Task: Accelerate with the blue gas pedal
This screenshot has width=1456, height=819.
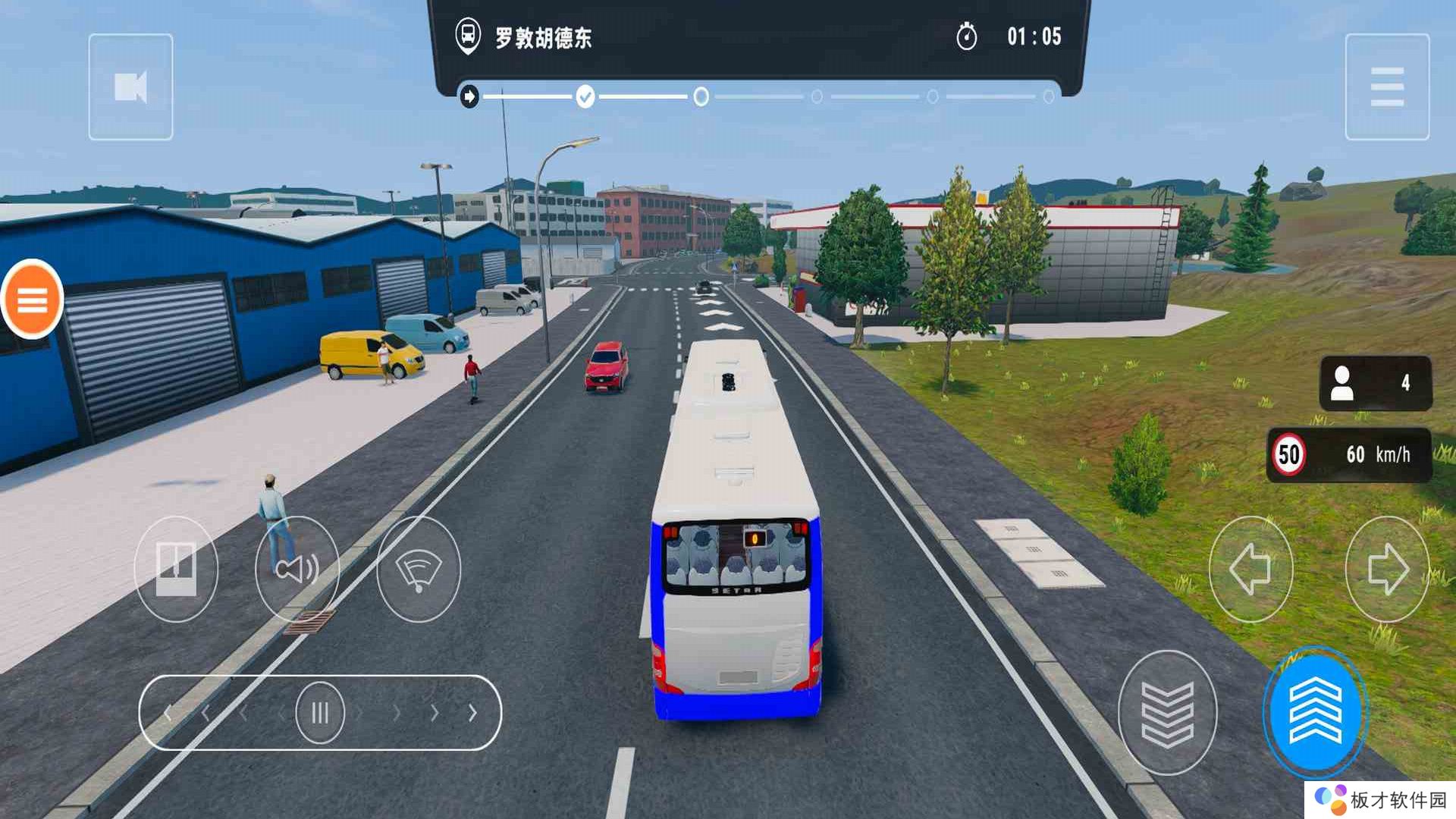Action: (x=1315, y=713)
